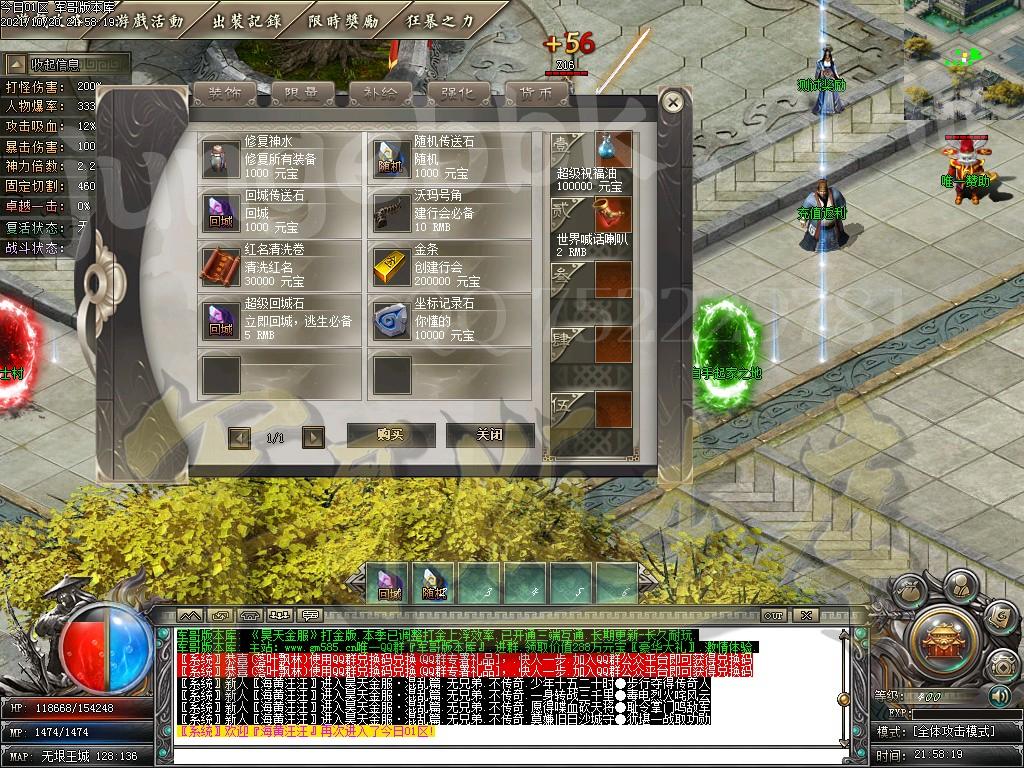Switch to the 装饰 shop tab
Image resolution: width=1024 pixels, height=768 pixels.
pos(224,93)
